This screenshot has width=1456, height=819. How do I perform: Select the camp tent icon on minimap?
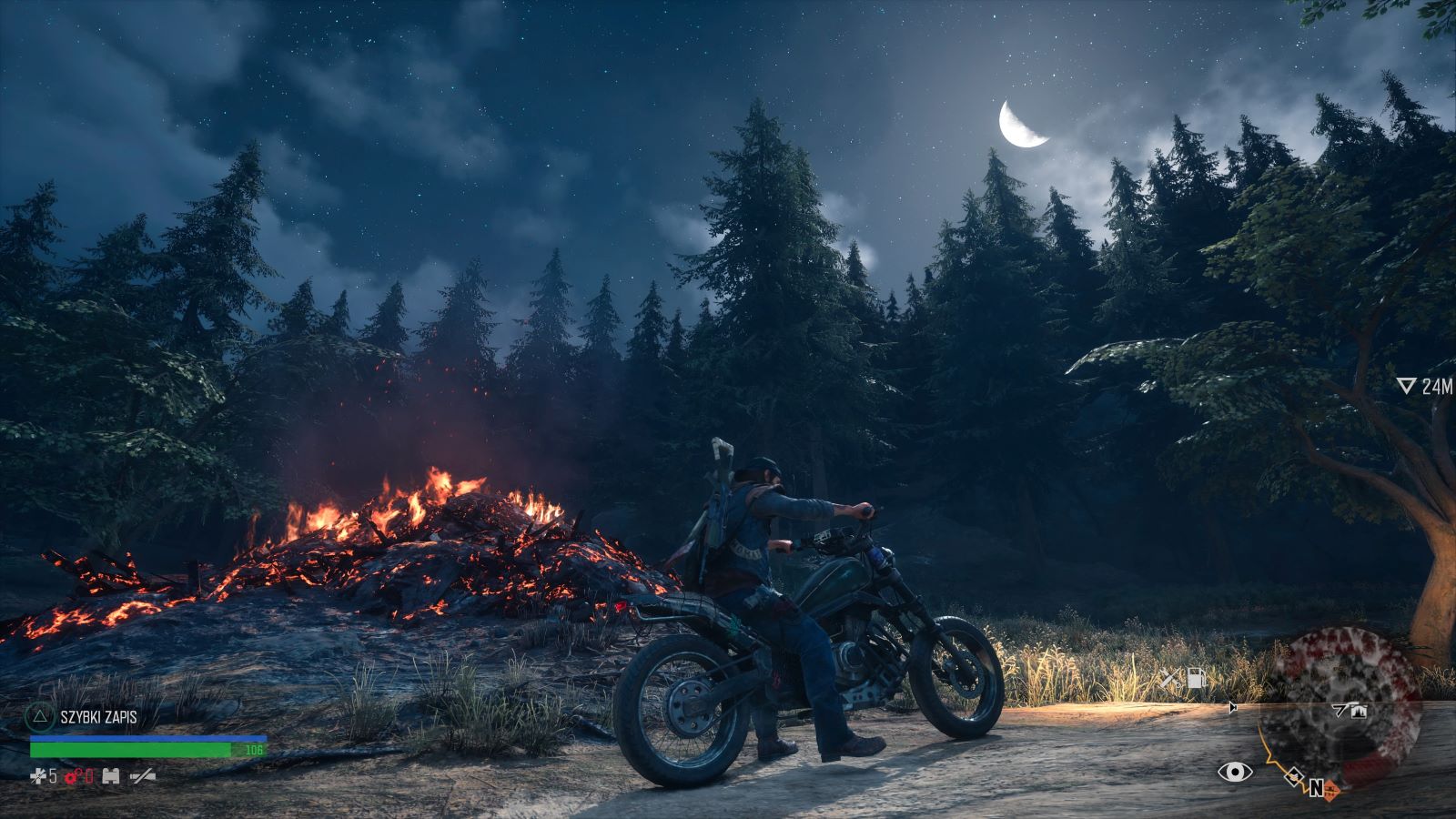point(1360,712)
